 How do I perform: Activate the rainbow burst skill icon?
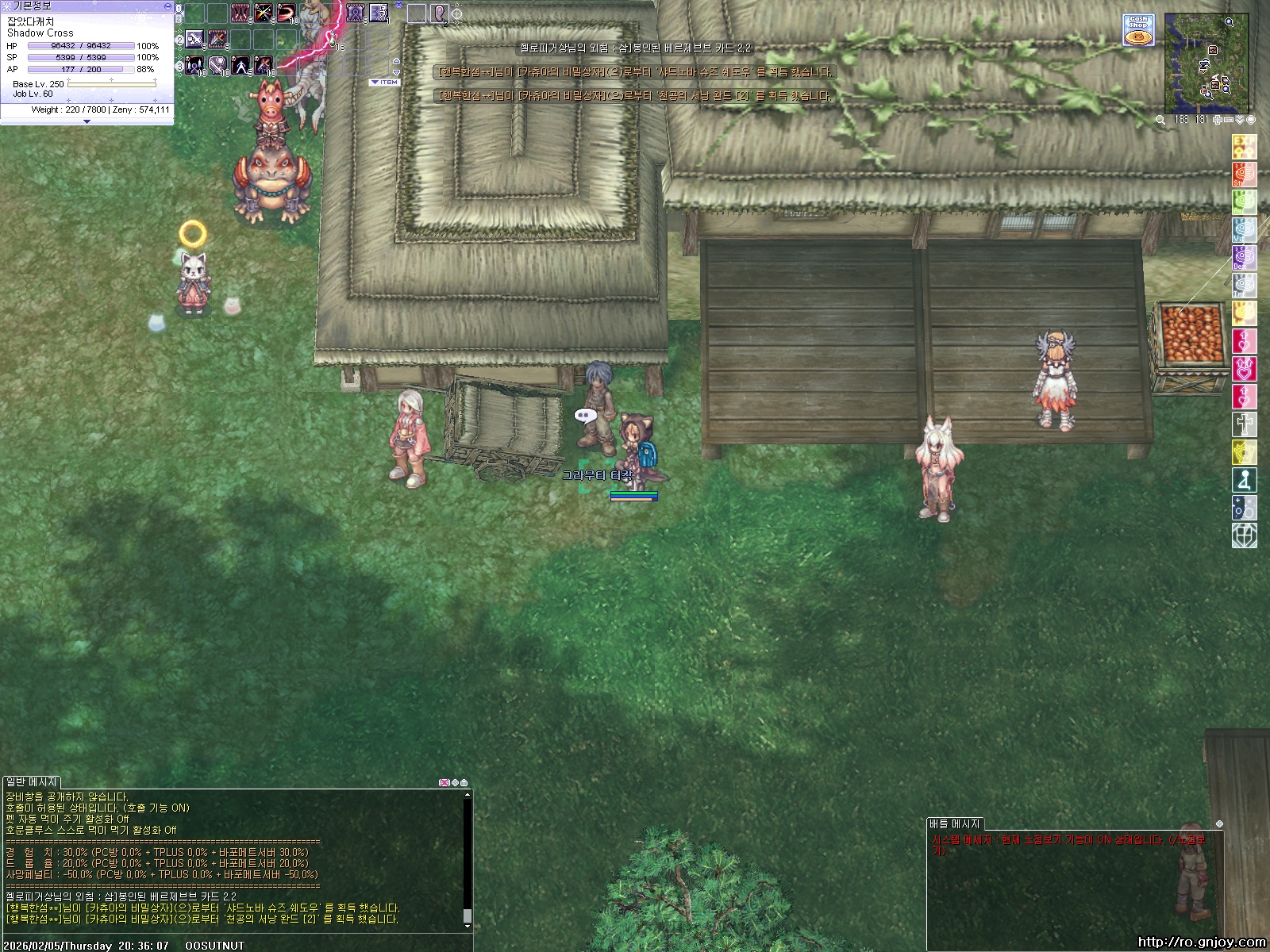(x=263, y=13)
